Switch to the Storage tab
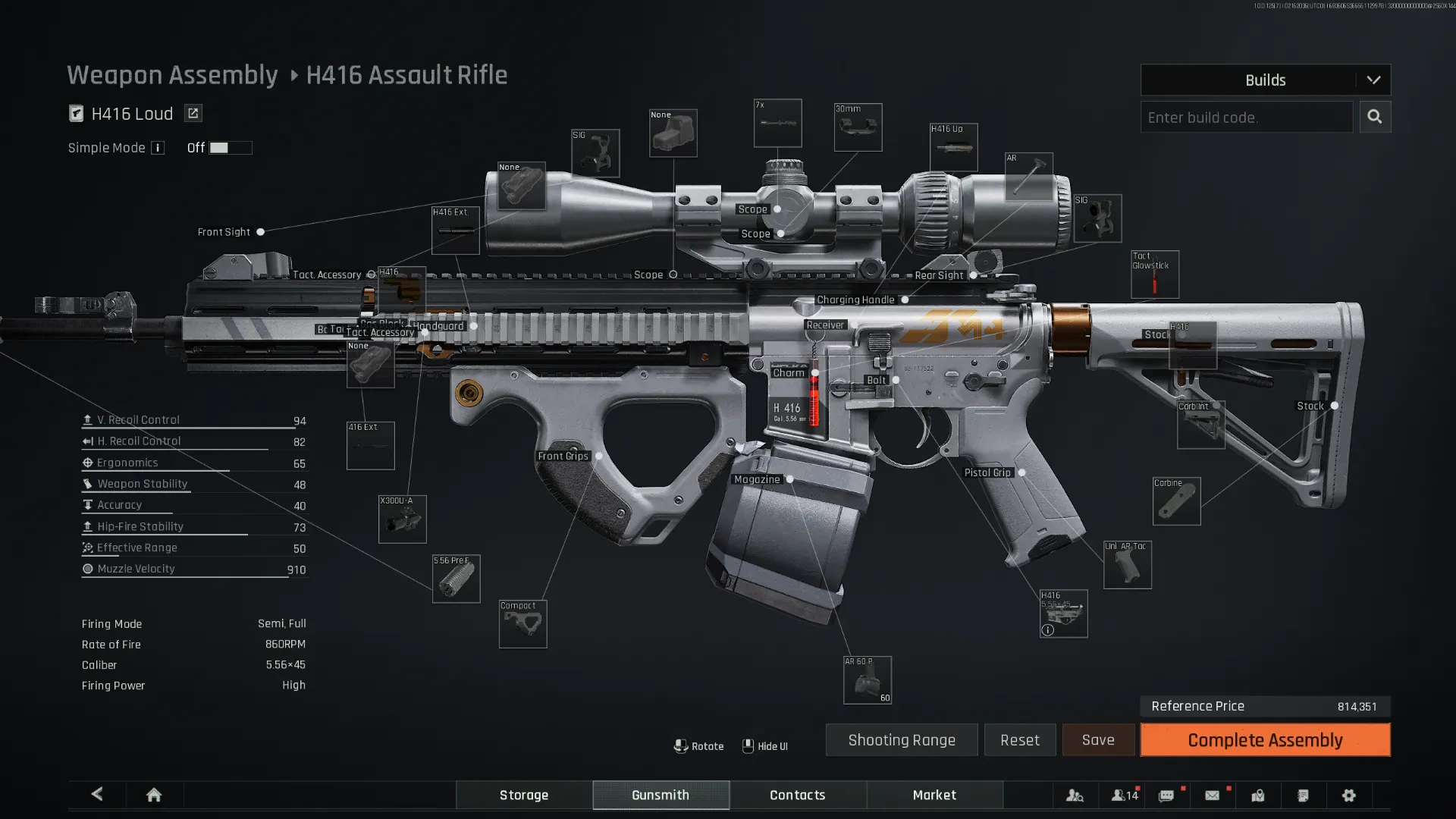 click(x=523, y=795)
